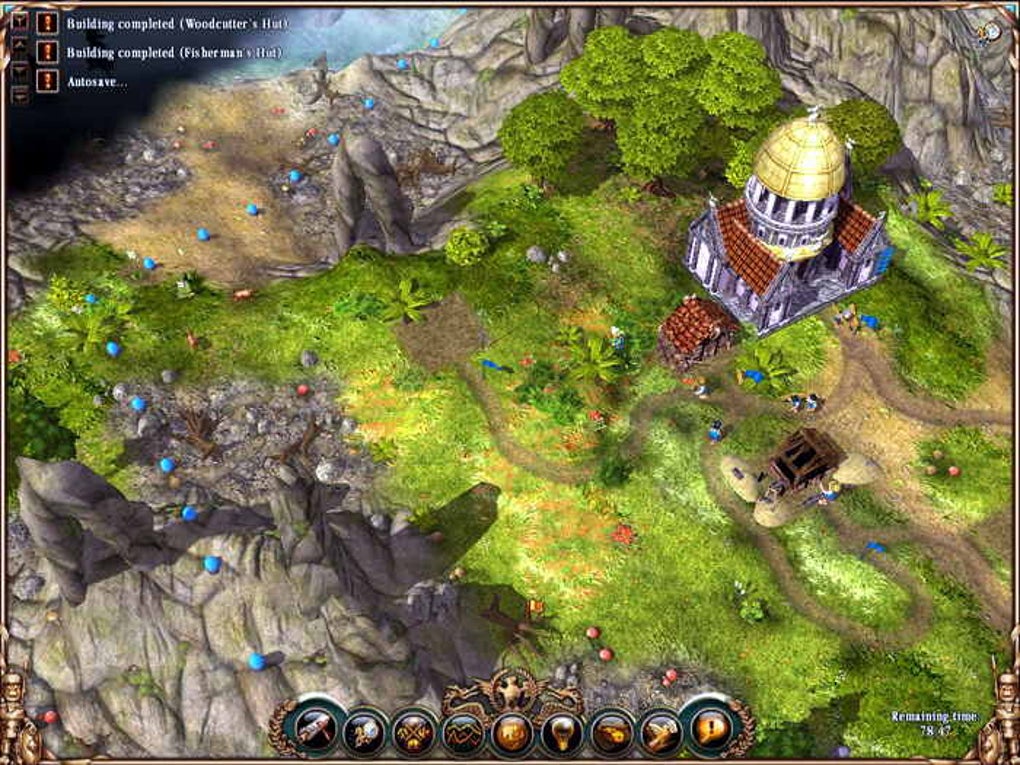Screen dimensions: 1020x765
Task: Click the Autosave message icon
Action: (47, 81)
